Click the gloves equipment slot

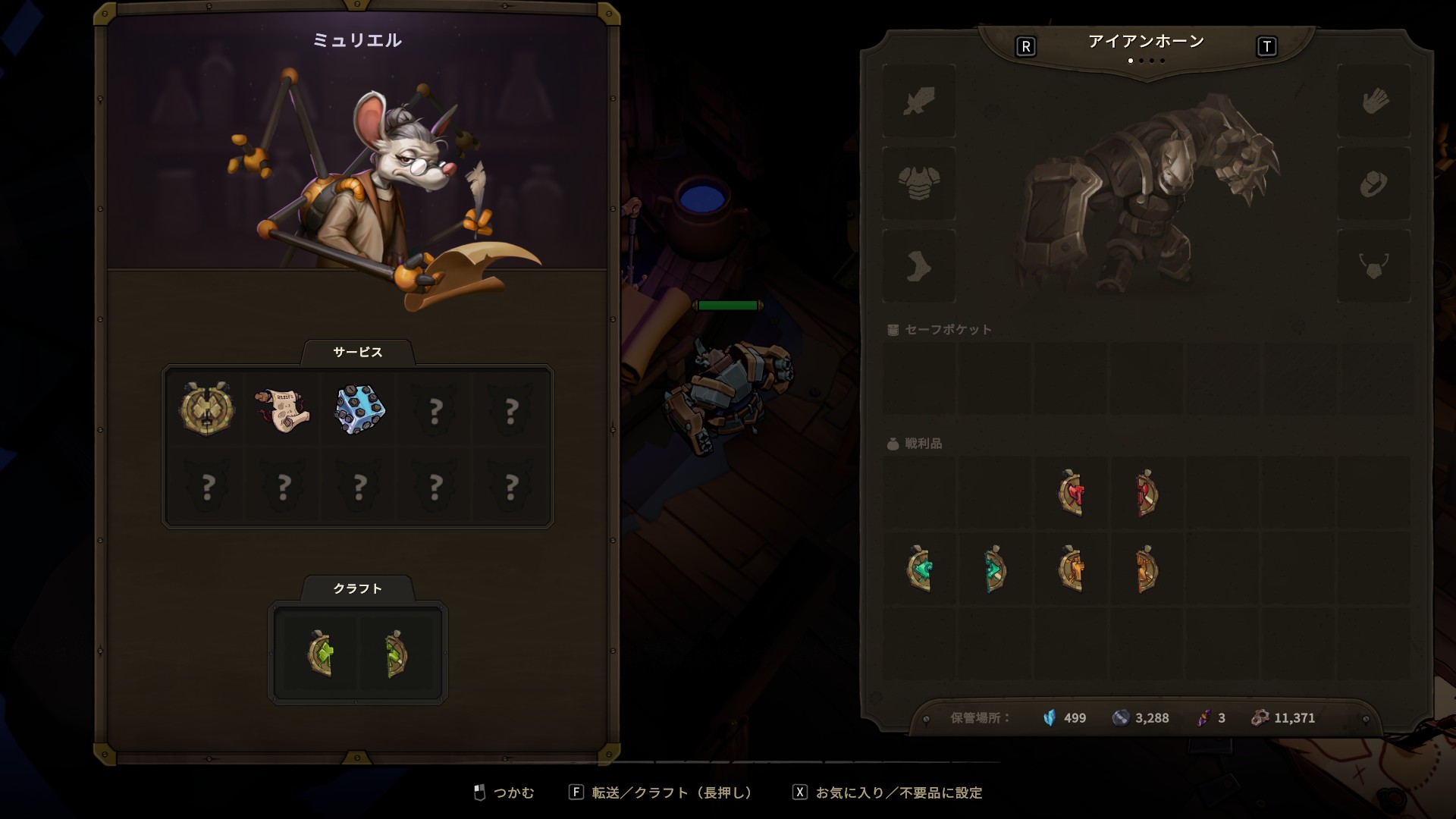1373,101
